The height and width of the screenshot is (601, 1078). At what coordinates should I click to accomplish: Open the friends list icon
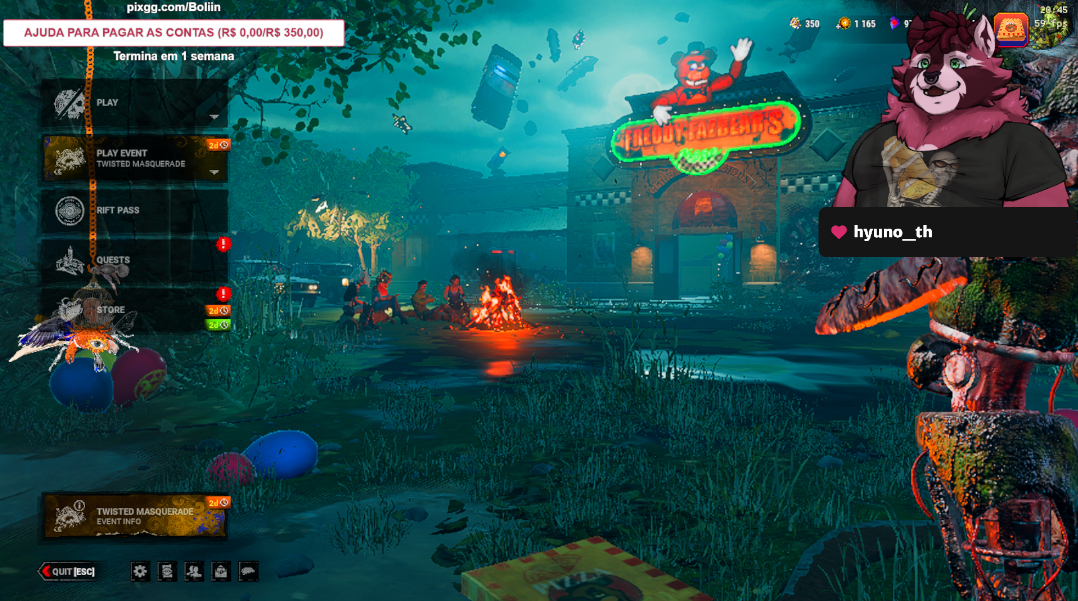(195, 571)
